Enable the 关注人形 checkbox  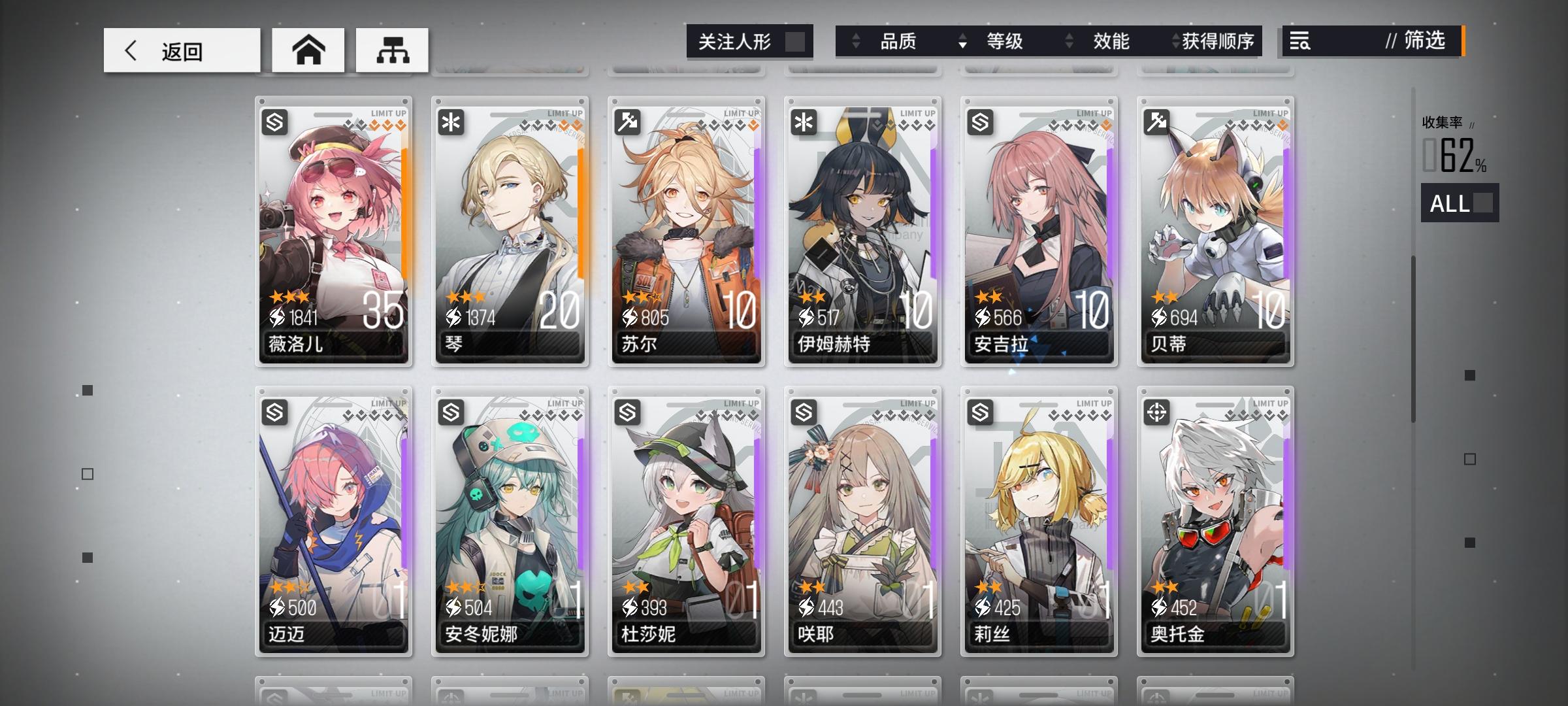(794, 42)
